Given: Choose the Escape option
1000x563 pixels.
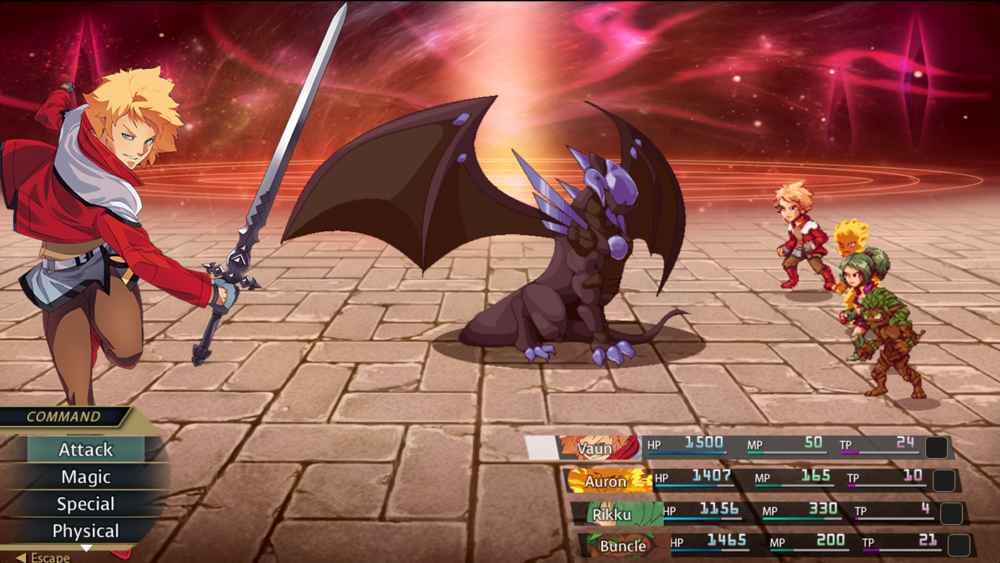Looking at the screenshot, I should (x=45, y=557).
